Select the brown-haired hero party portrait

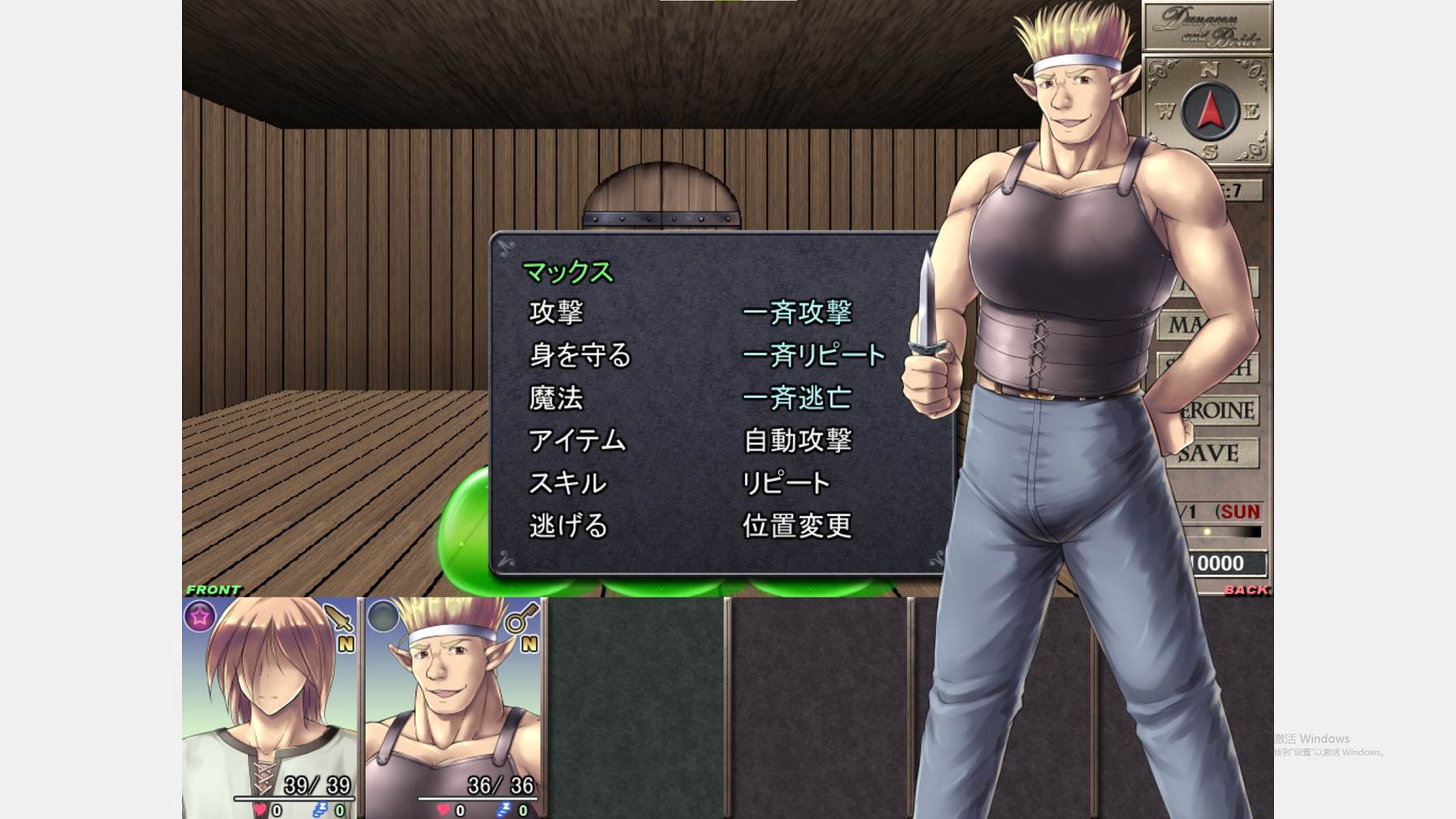tap(270, 707)
